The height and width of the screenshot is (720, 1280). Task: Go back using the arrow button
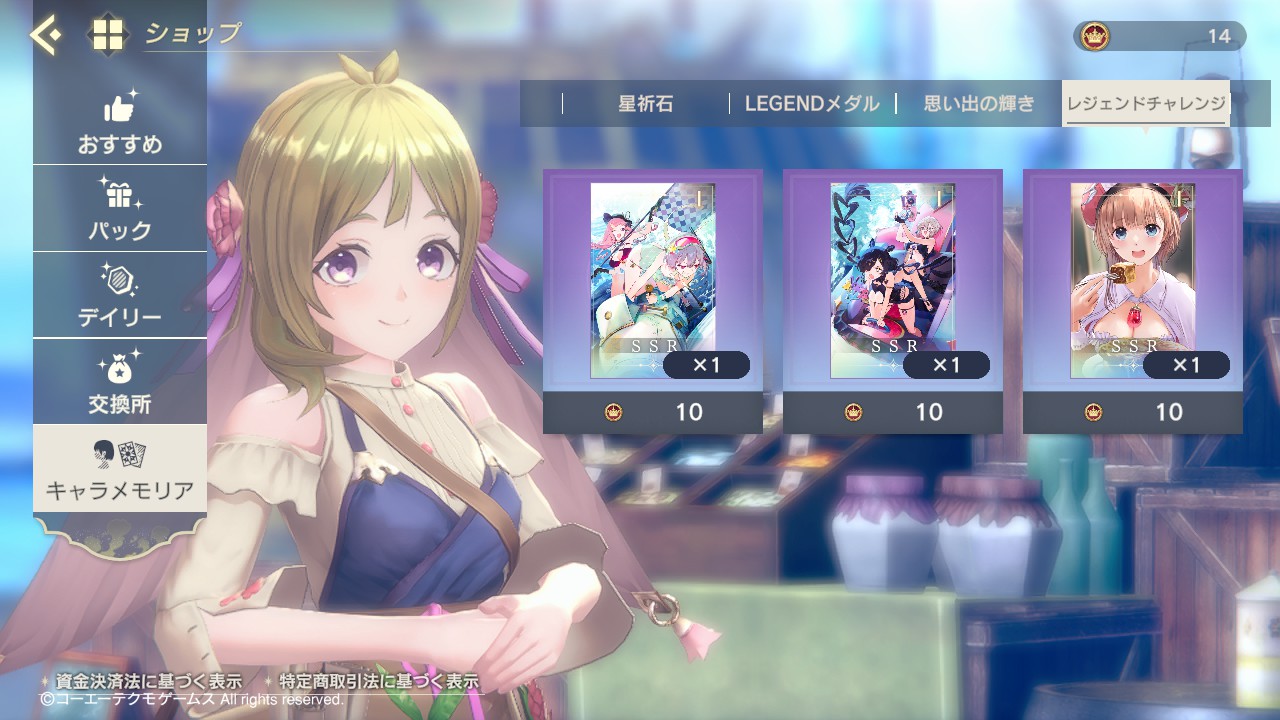pos(45,35)
